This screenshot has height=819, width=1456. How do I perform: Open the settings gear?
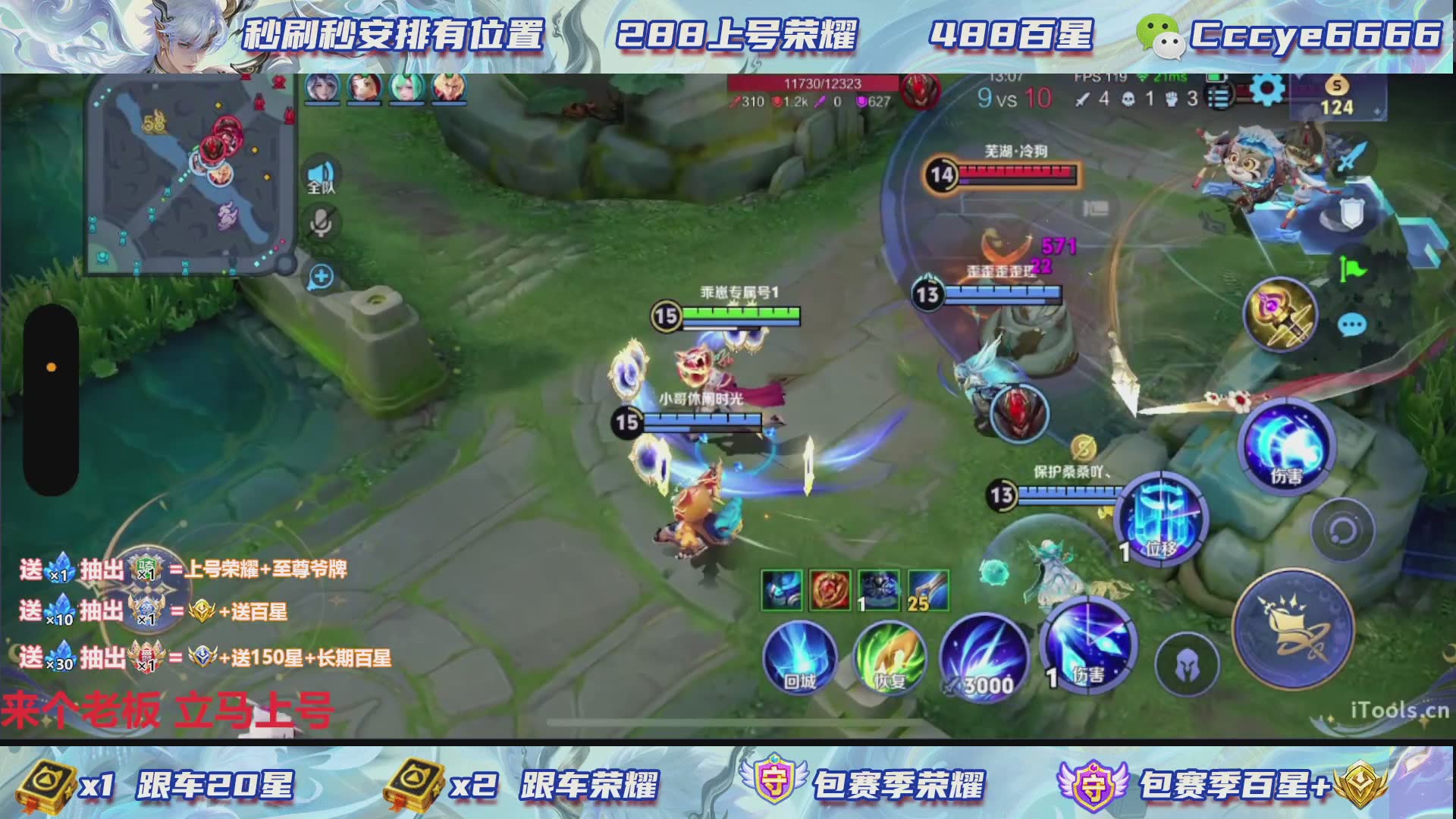point(1266,92)
